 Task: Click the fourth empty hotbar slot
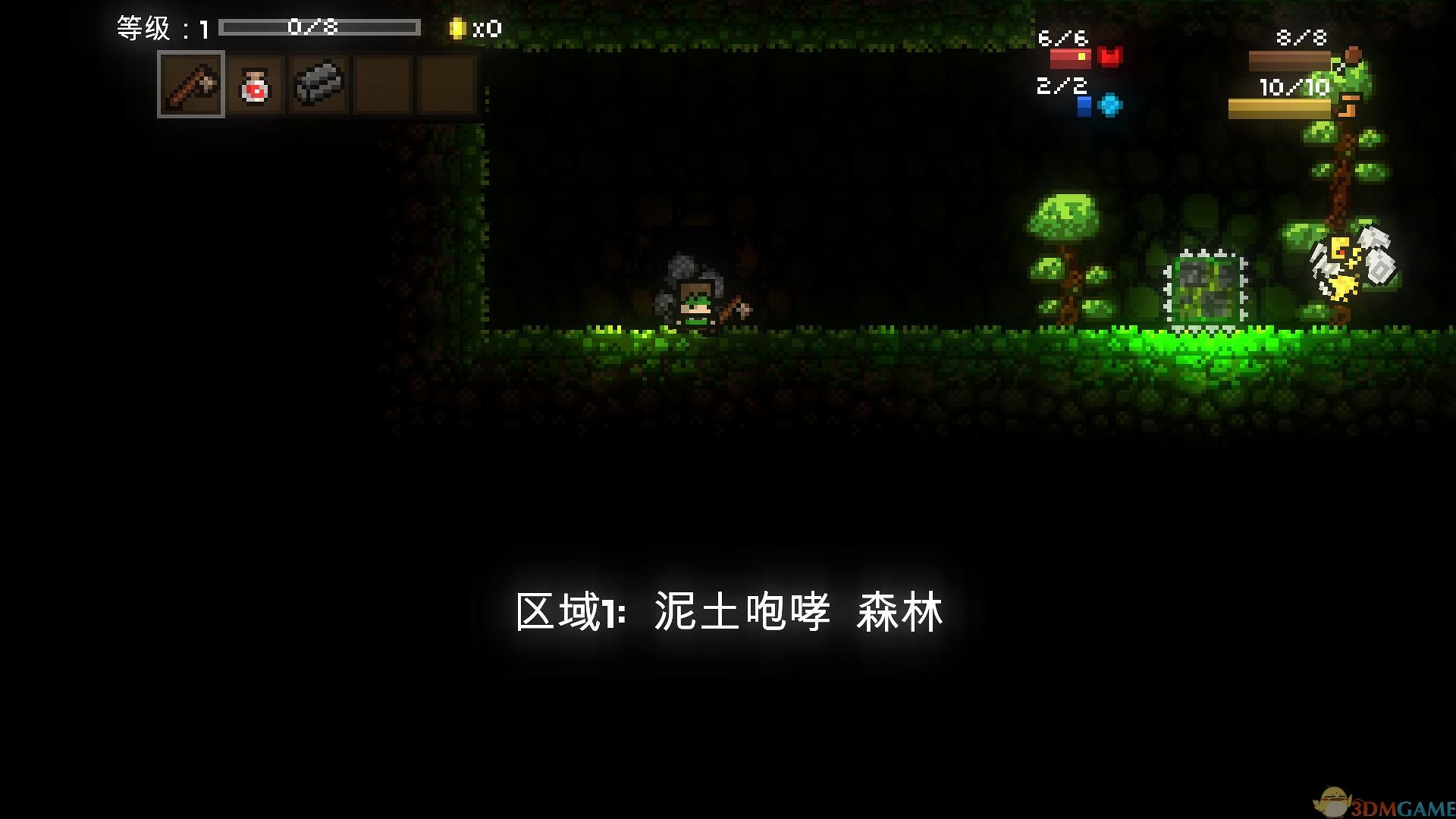[382, 85]
